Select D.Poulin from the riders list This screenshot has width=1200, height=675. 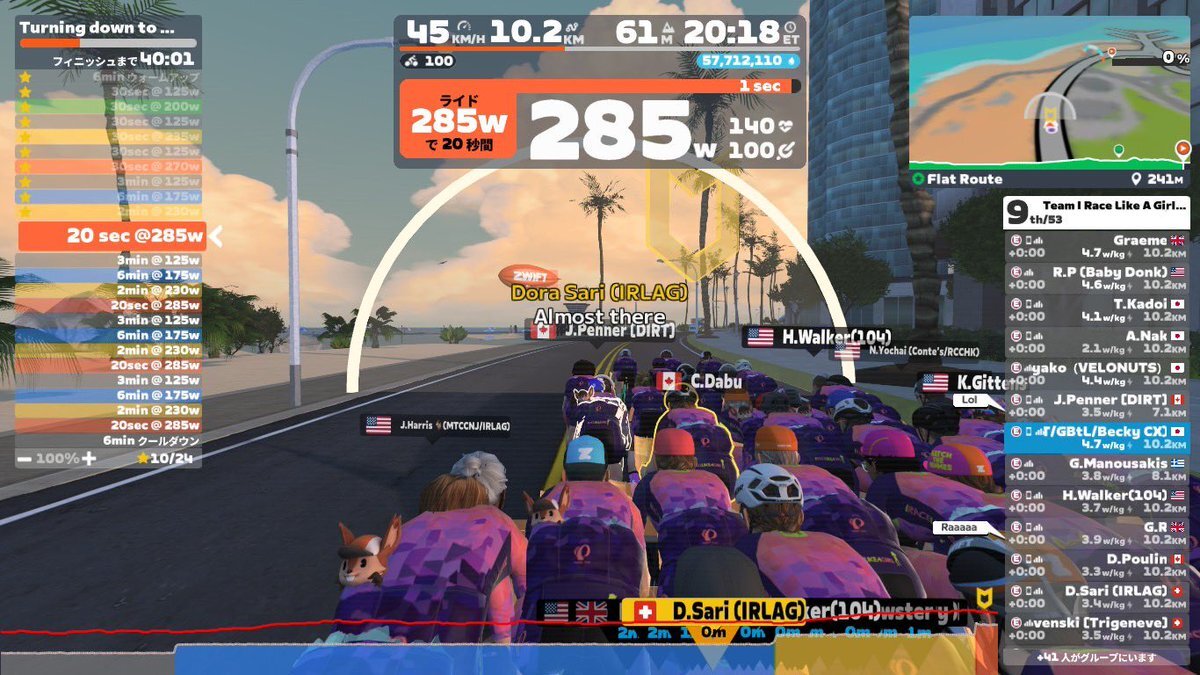(1096, 565)
